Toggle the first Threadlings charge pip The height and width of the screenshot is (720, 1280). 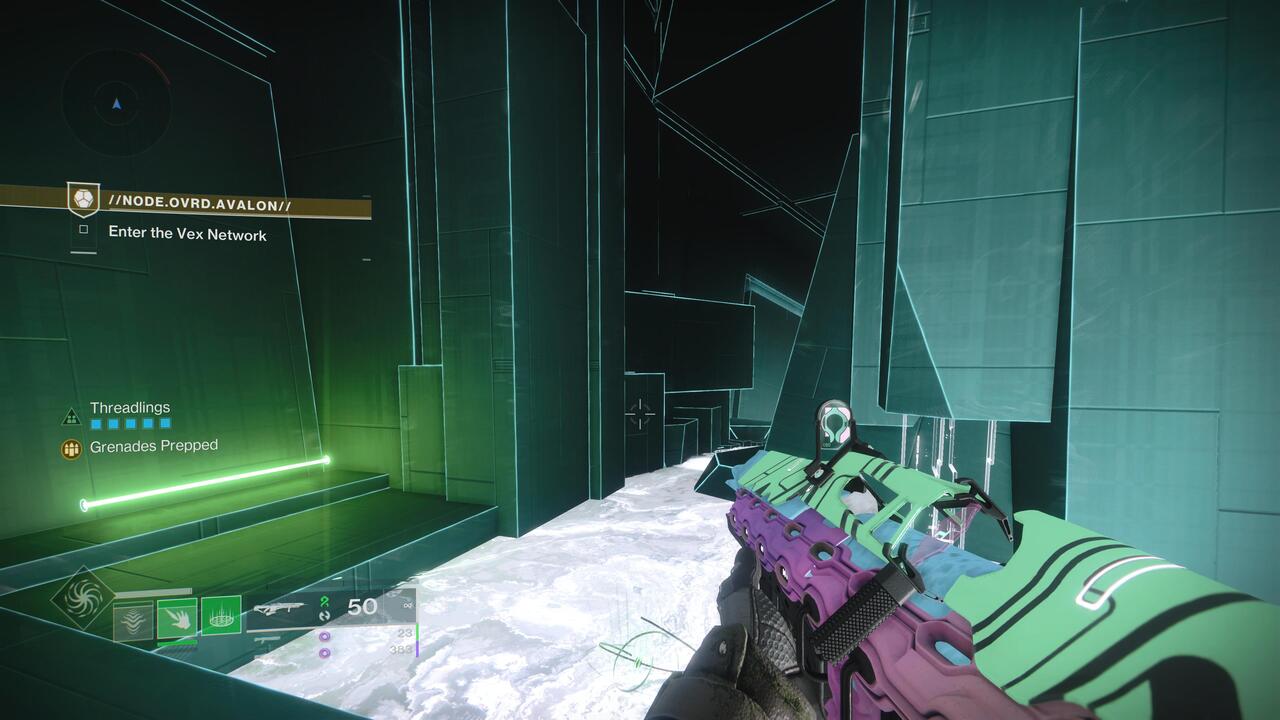tap(95, 424)
